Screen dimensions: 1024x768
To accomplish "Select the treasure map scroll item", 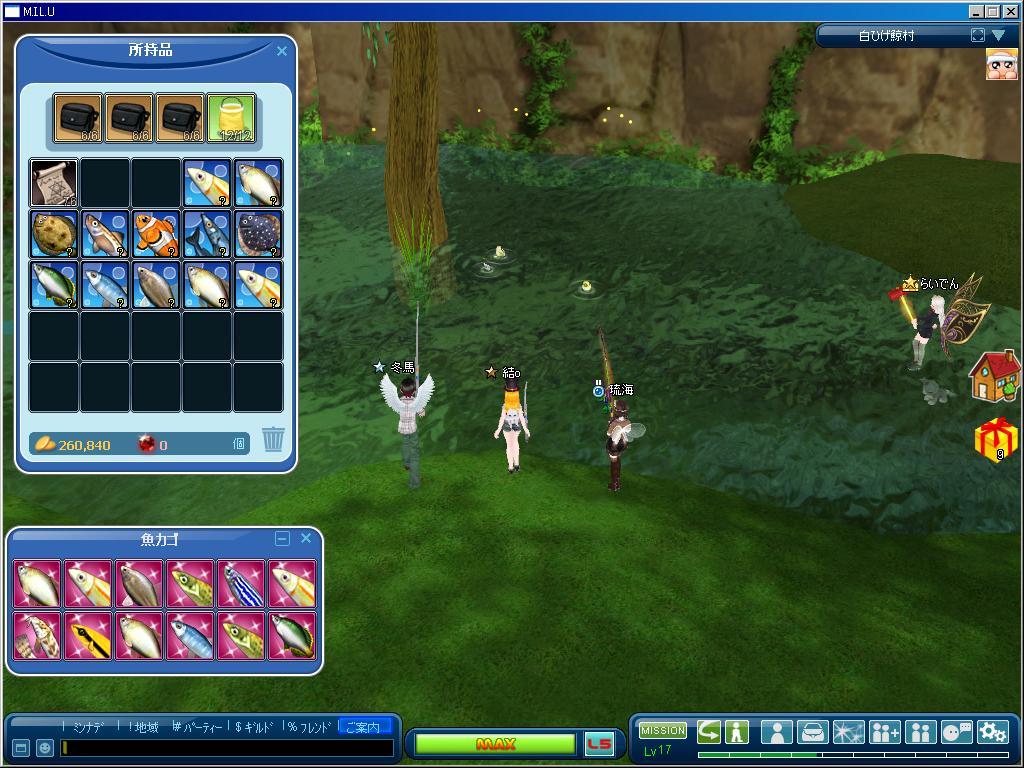I will click(53, 183).
